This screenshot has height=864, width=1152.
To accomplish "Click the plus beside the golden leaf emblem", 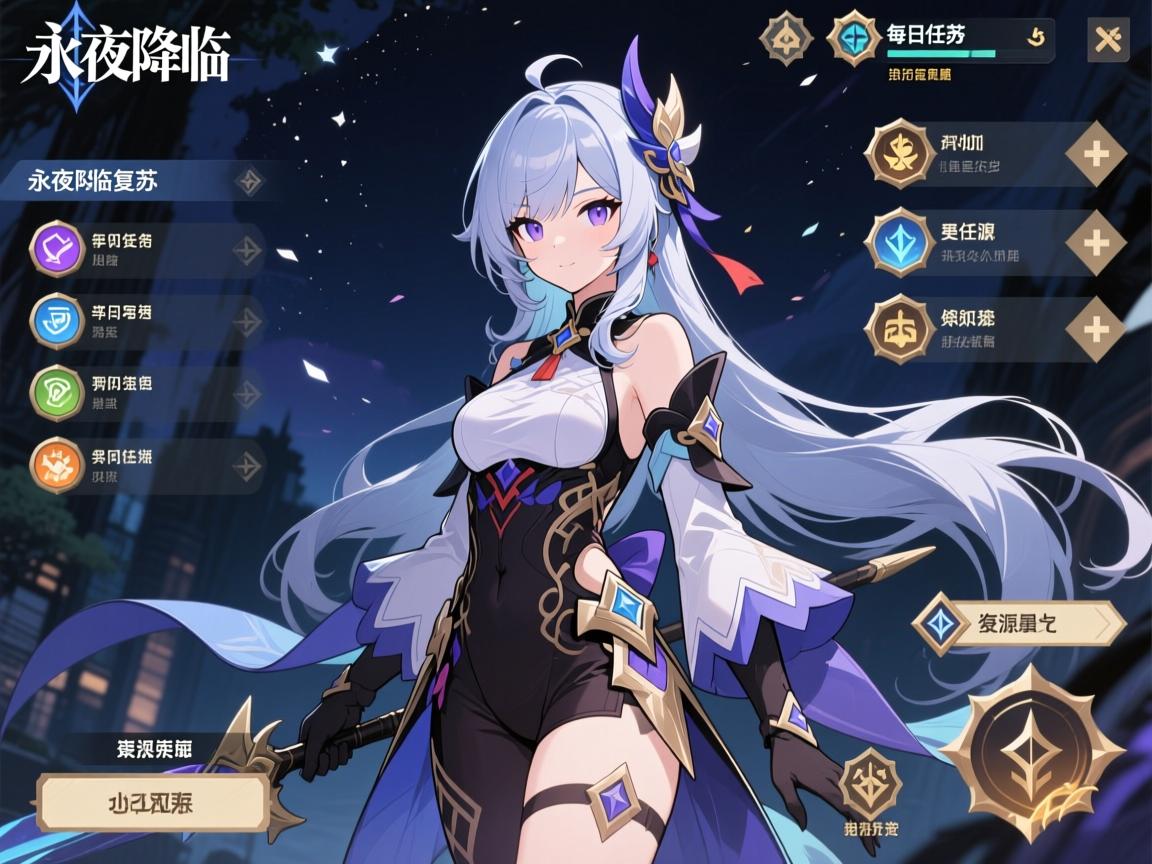I will click(x=1096, y=155).
